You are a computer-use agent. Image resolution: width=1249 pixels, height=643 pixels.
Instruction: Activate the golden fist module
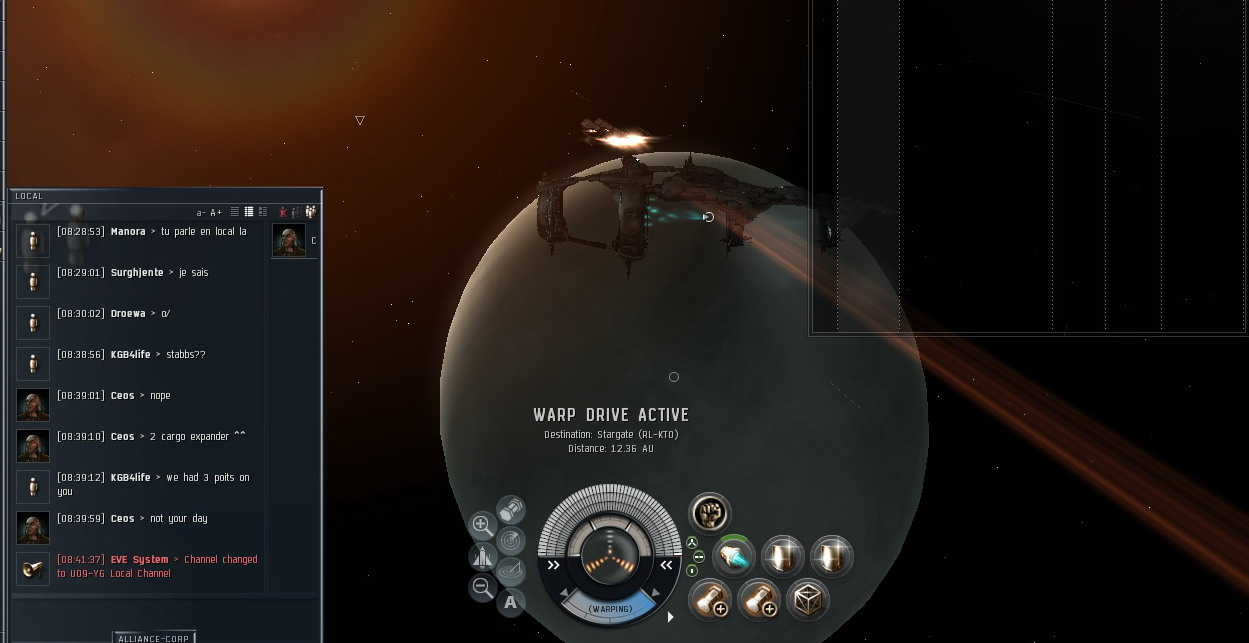[710, 514]
